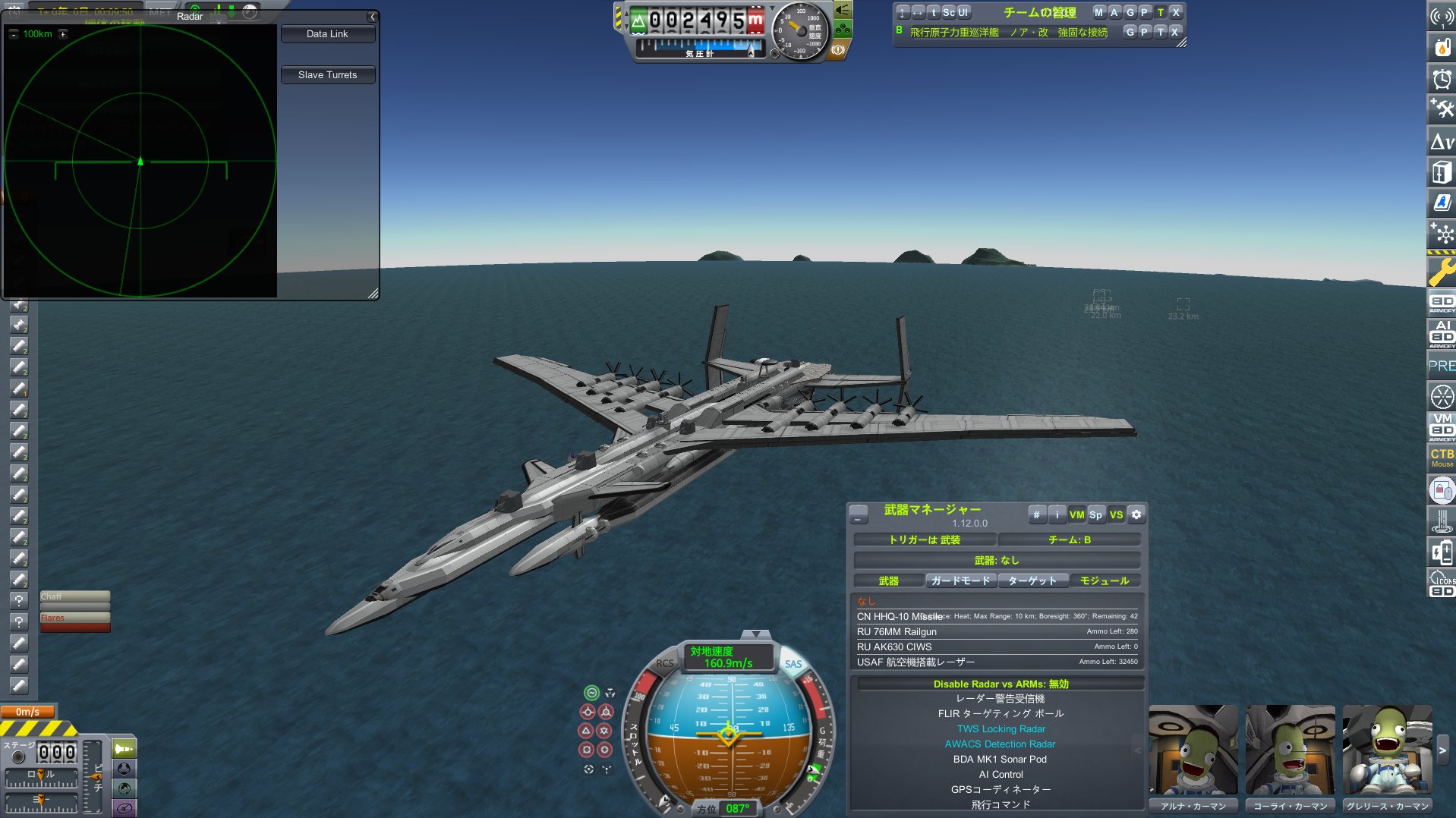Toggle TWS Locking Radar module
Image resolution: width=1456 pixels, height=818 pixels.
pos(1000,729)
